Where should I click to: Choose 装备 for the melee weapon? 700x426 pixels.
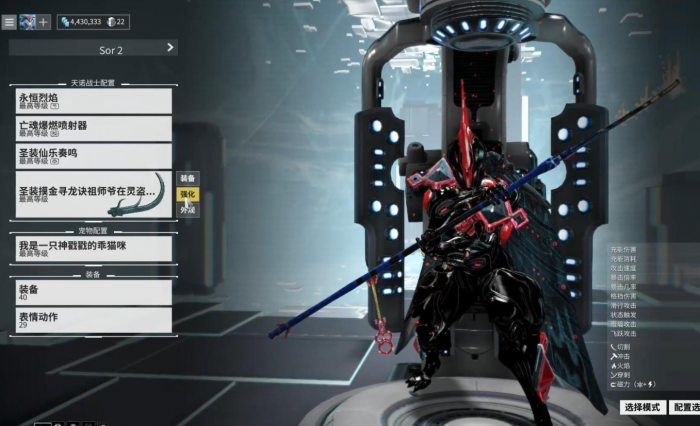pyautogui.click(x=188, y=178)
